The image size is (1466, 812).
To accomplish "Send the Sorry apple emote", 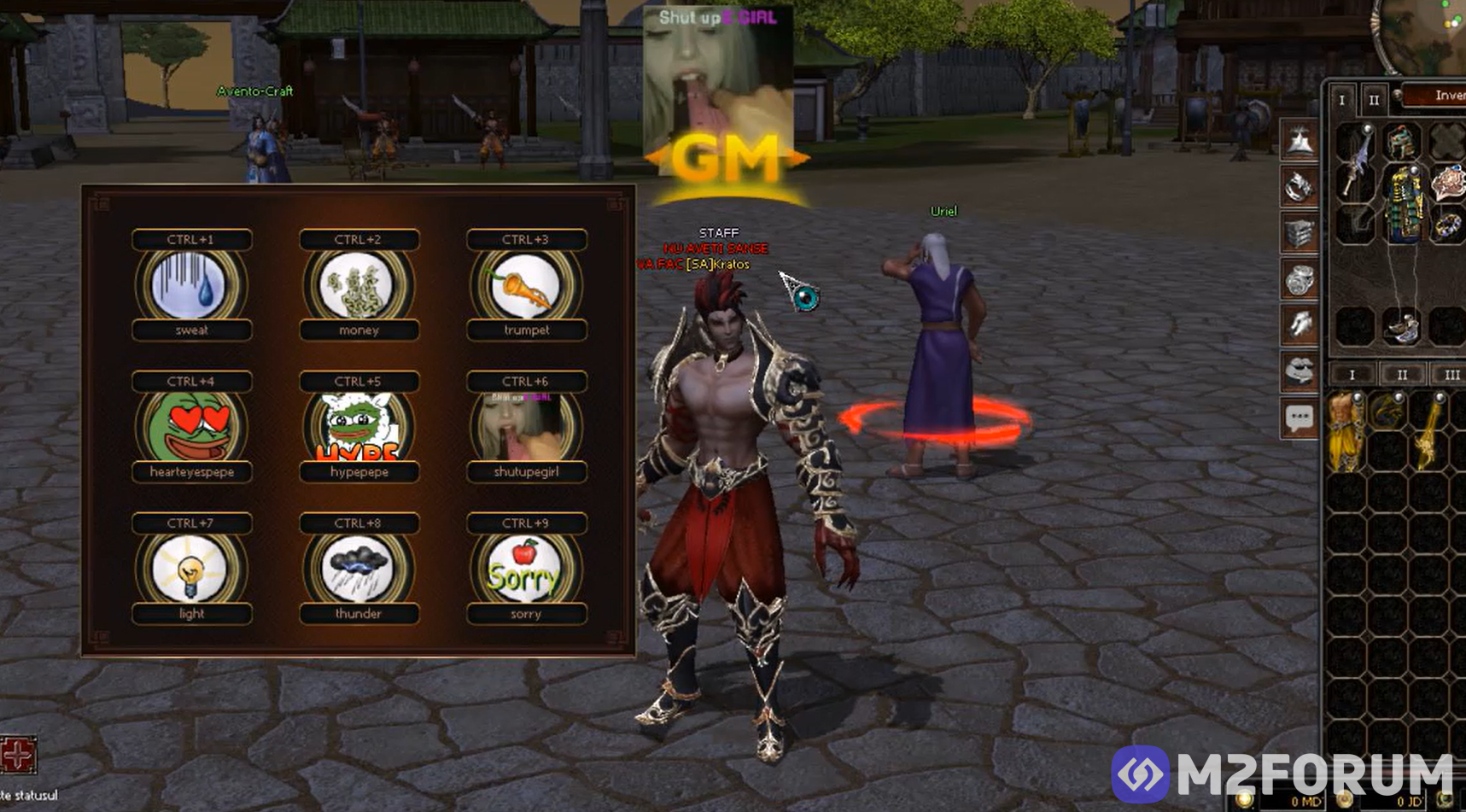I will click(x=526, y=570).
